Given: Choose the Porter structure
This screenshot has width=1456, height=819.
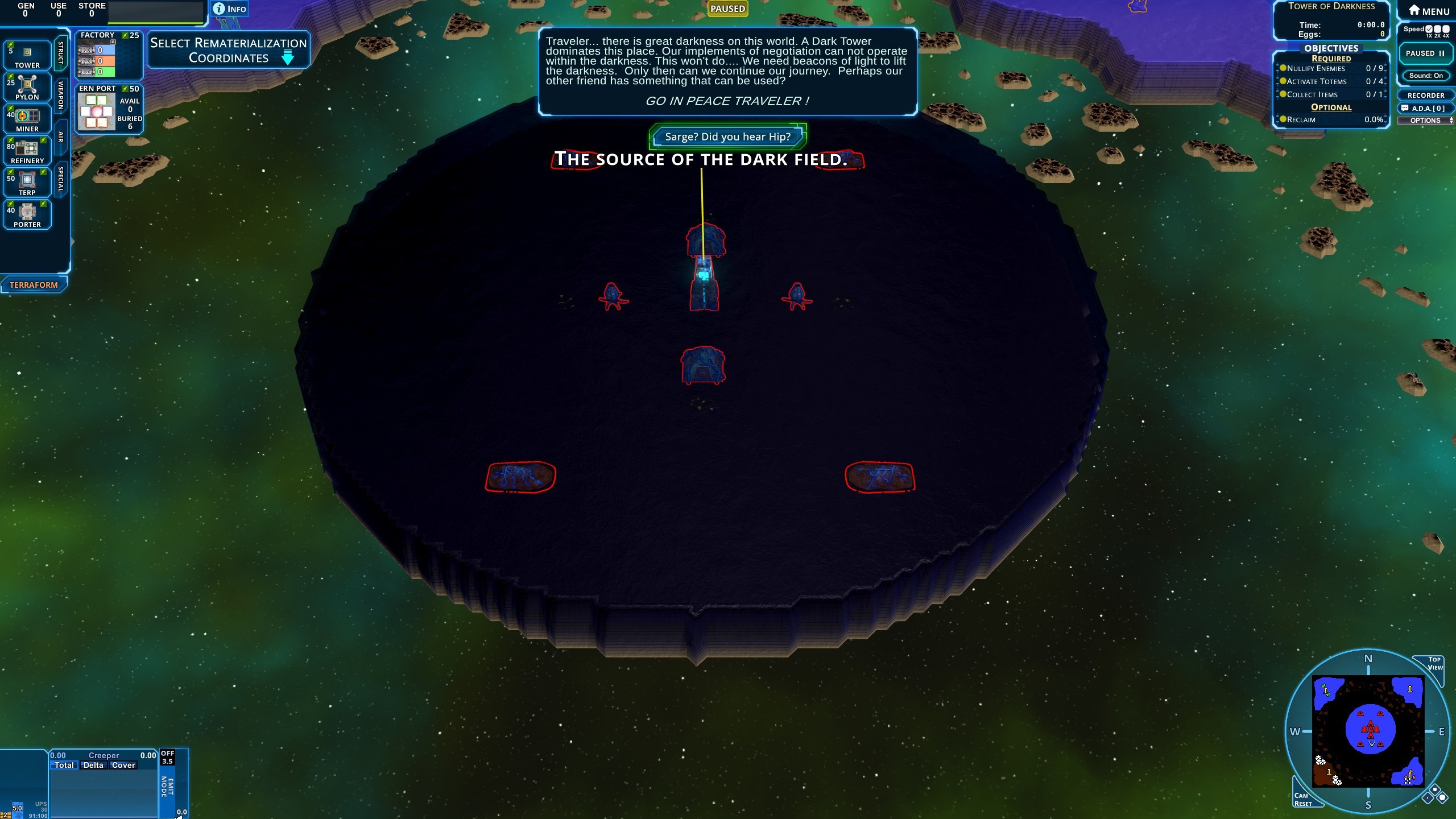Looking at the screenshot, I should (x=27, y=214).
